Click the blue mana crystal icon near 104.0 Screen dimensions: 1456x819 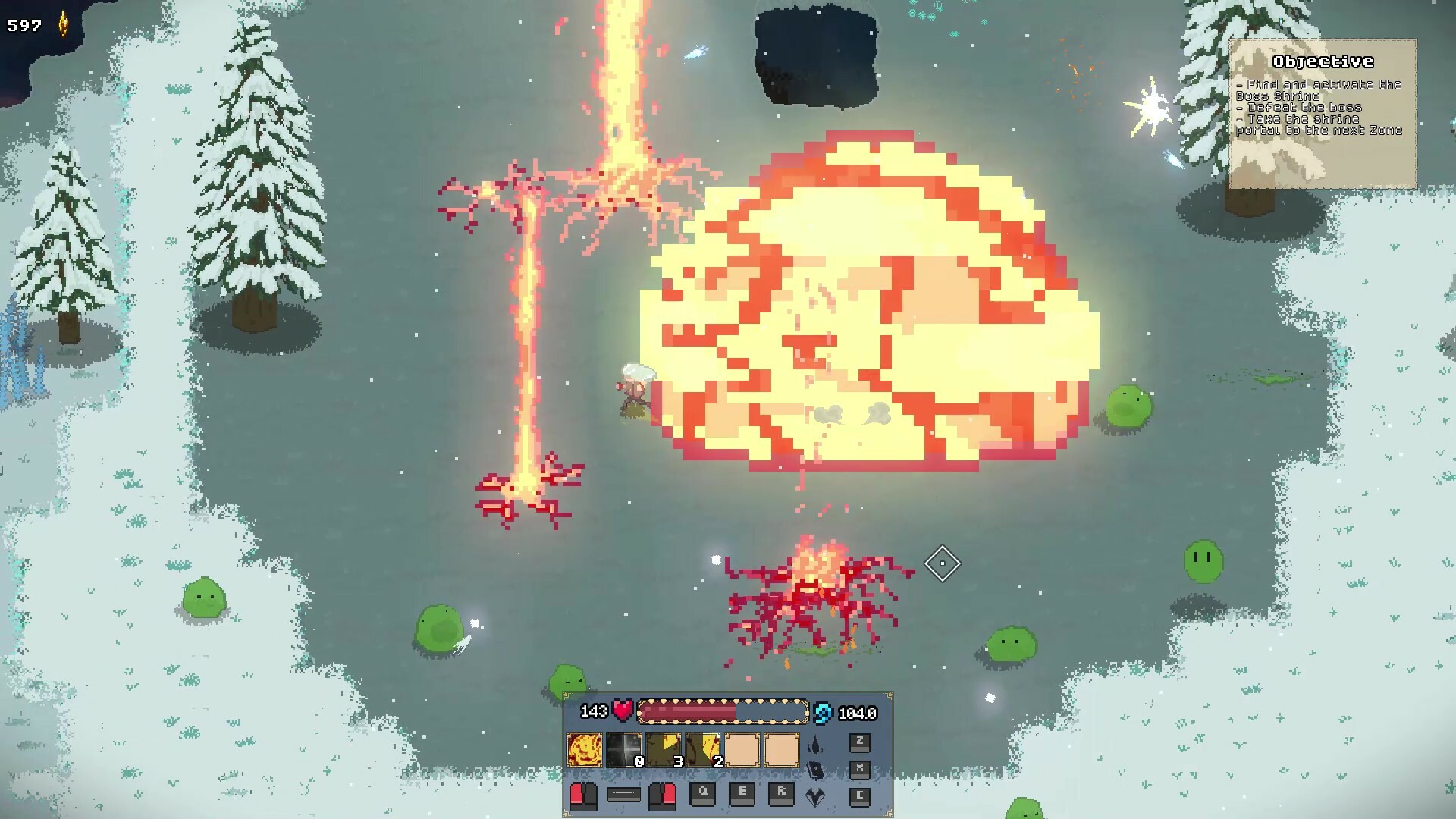(x=824, y=712)
